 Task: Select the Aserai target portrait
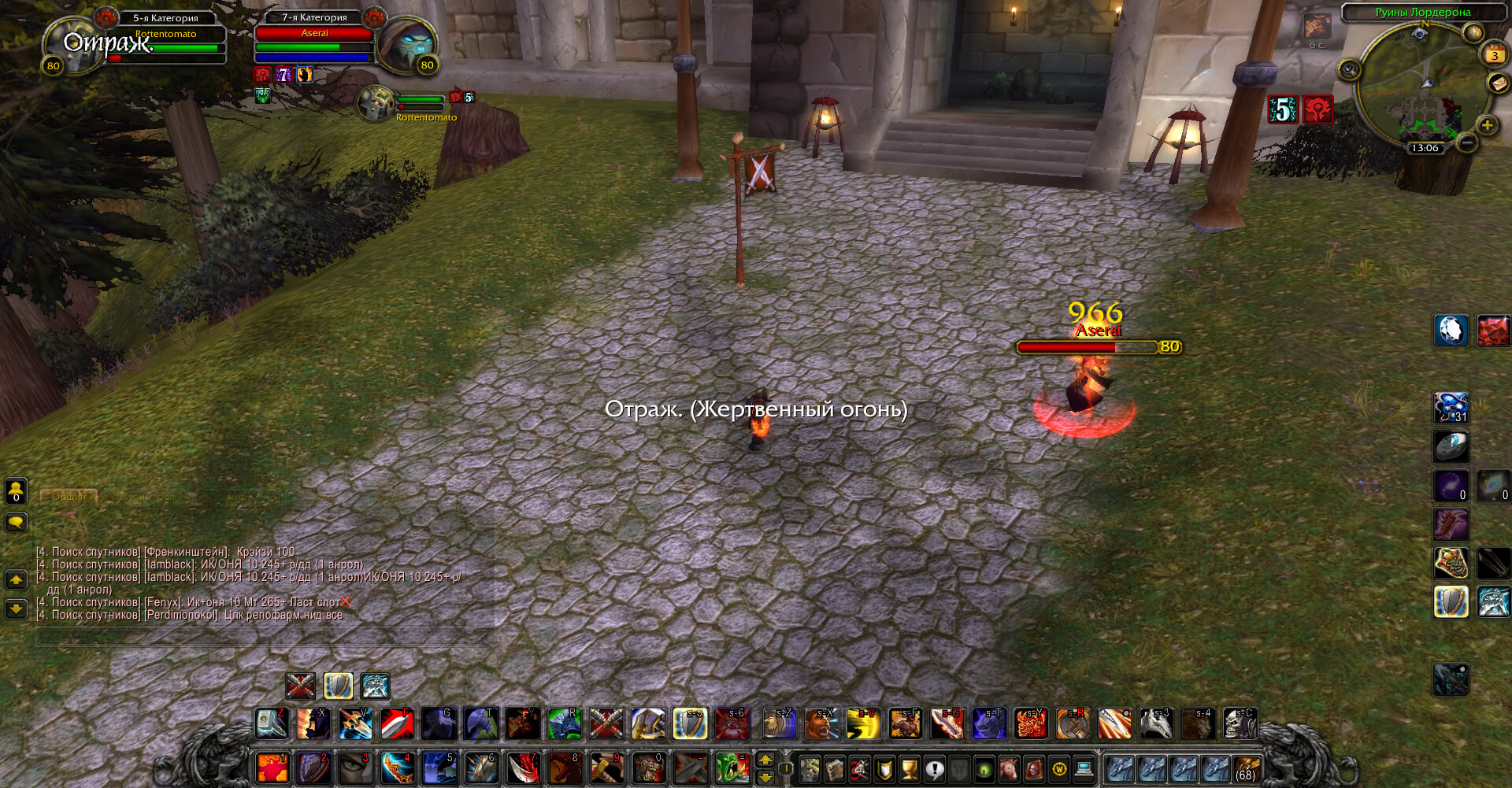click(x=407, y=44)
